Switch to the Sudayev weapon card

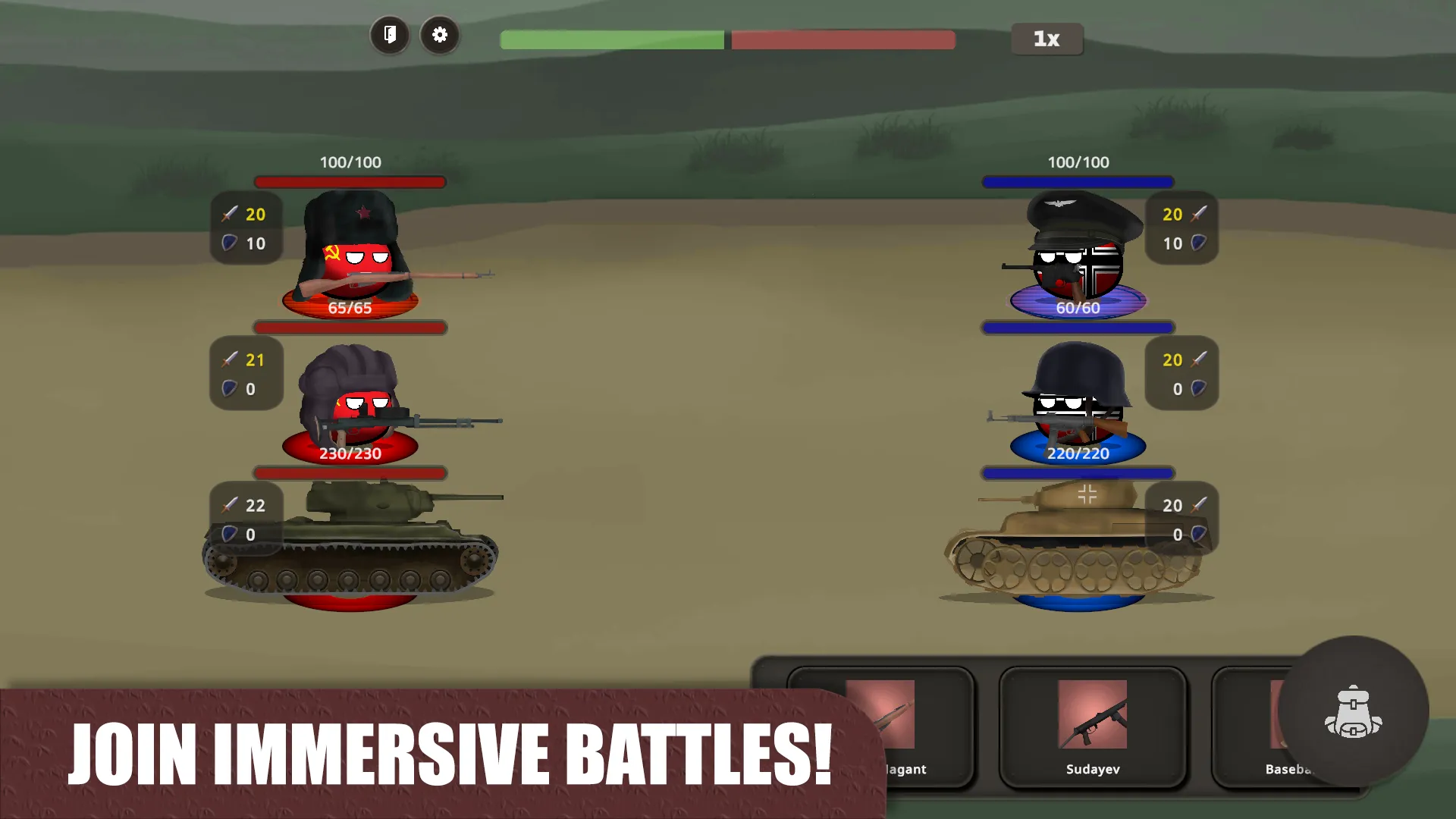[x=1094, y=728]
